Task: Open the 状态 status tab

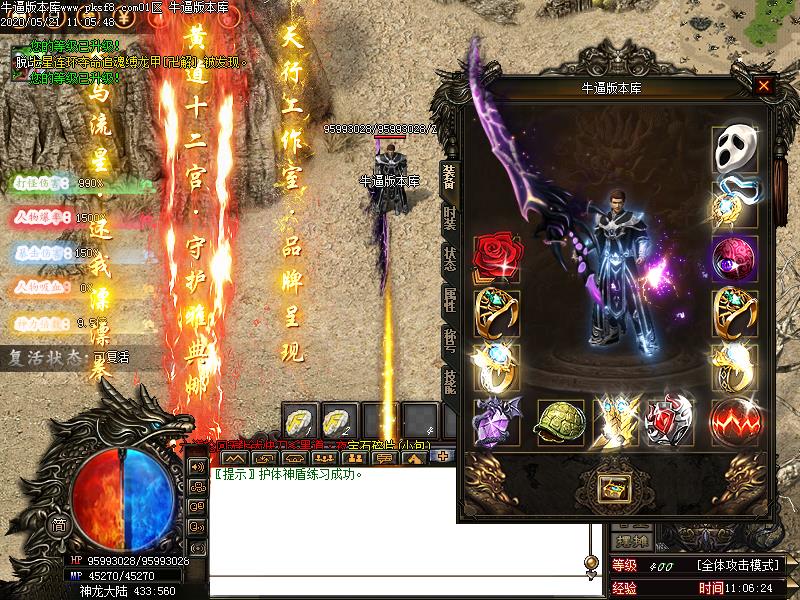Action: coord(450,257)
